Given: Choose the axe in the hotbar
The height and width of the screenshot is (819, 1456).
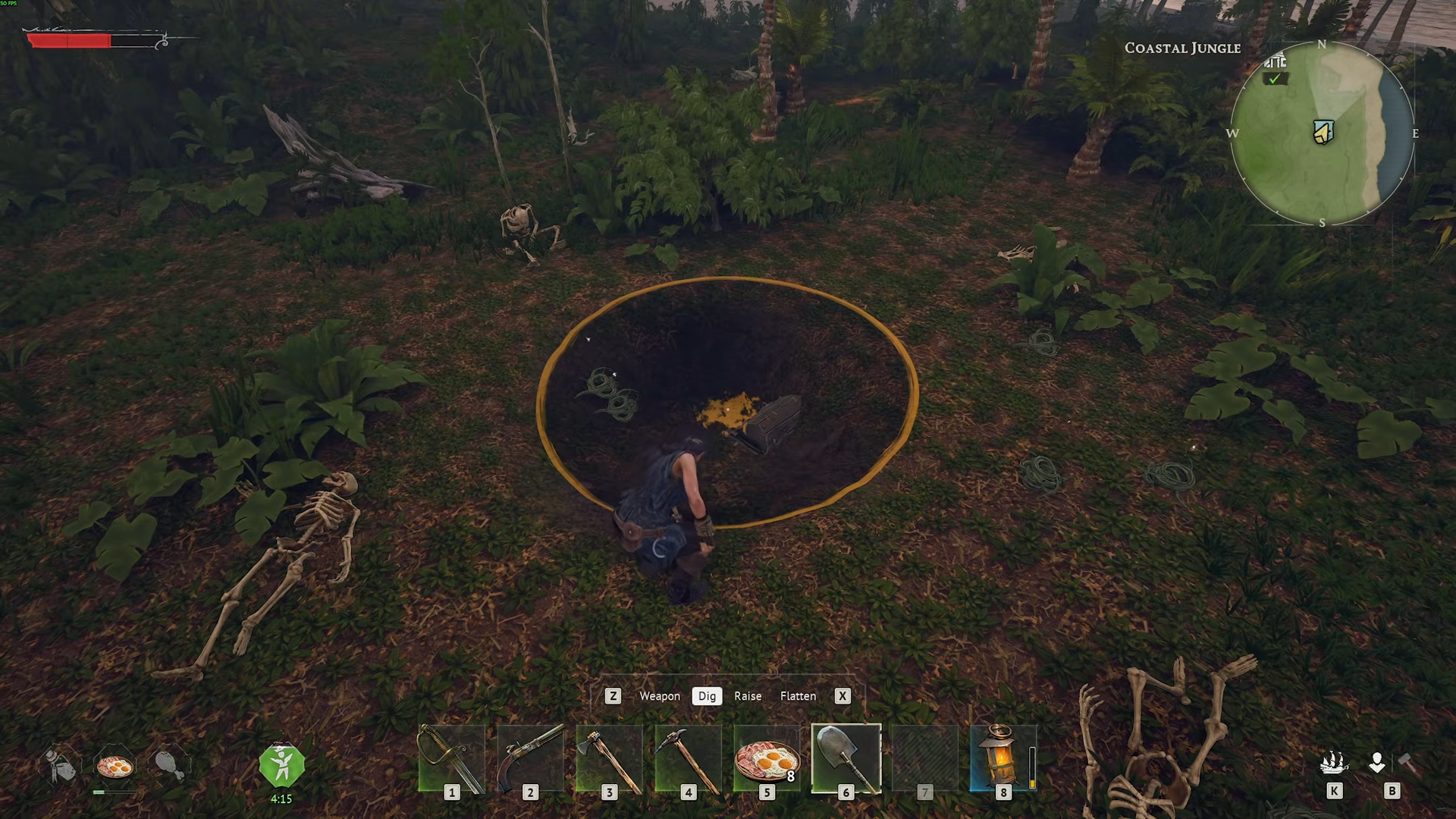Looking at the screenshot, I should 609,759.
